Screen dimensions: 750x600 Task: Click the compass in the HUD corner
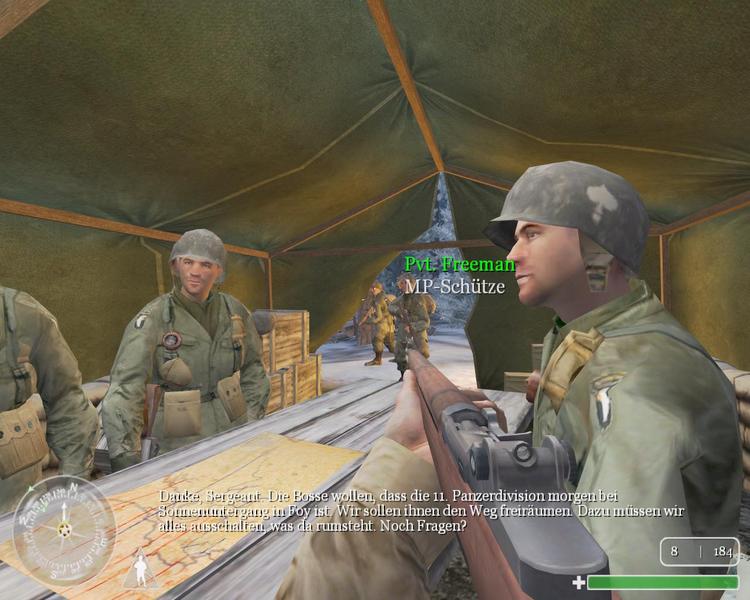pos(63,530)
